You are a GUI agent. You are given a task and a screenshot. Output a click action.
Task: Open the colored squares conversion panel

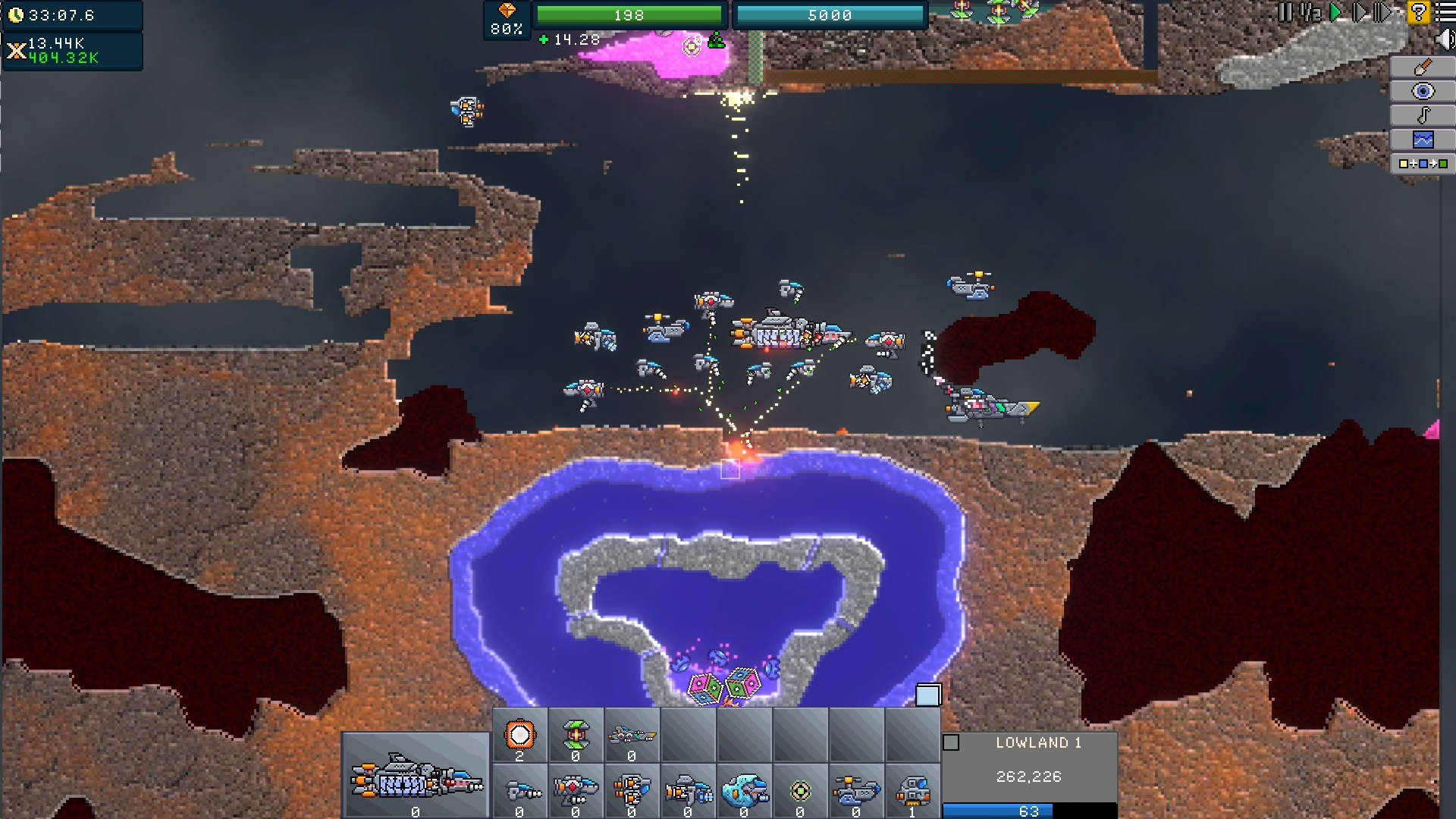[x=1423, y=164]
